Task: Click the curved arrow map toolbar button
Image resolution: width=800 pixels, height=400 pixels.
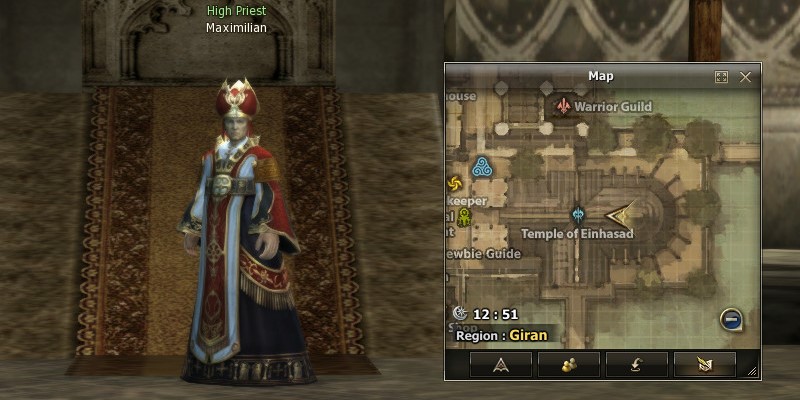Action: (636, 364)
